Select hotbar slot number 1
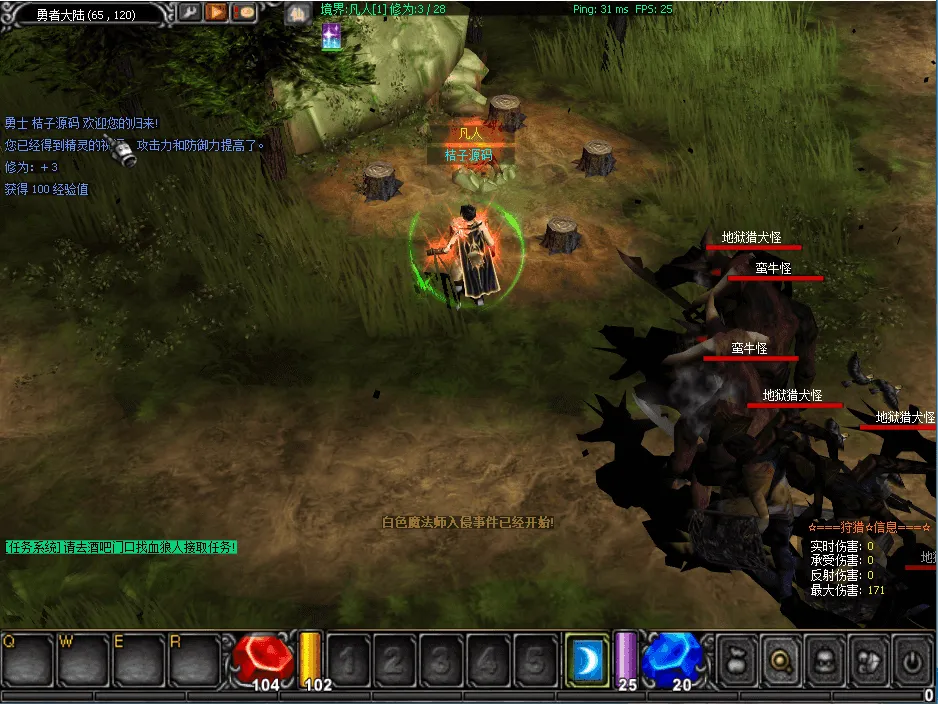The image size is (938, 704). (349, 660)
